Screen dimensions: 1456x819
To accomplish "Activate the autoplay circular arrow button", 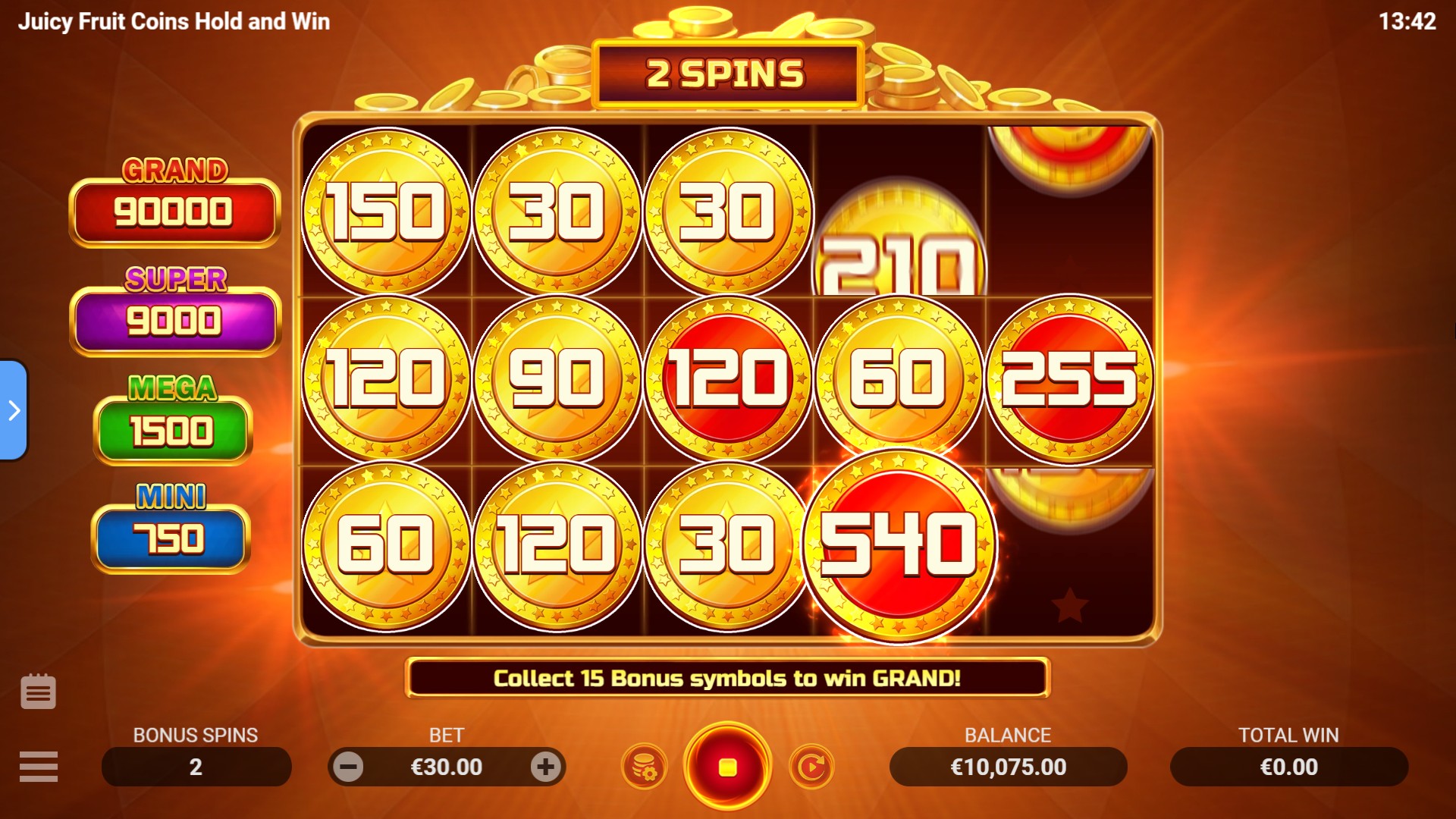I will click(811, 767).
